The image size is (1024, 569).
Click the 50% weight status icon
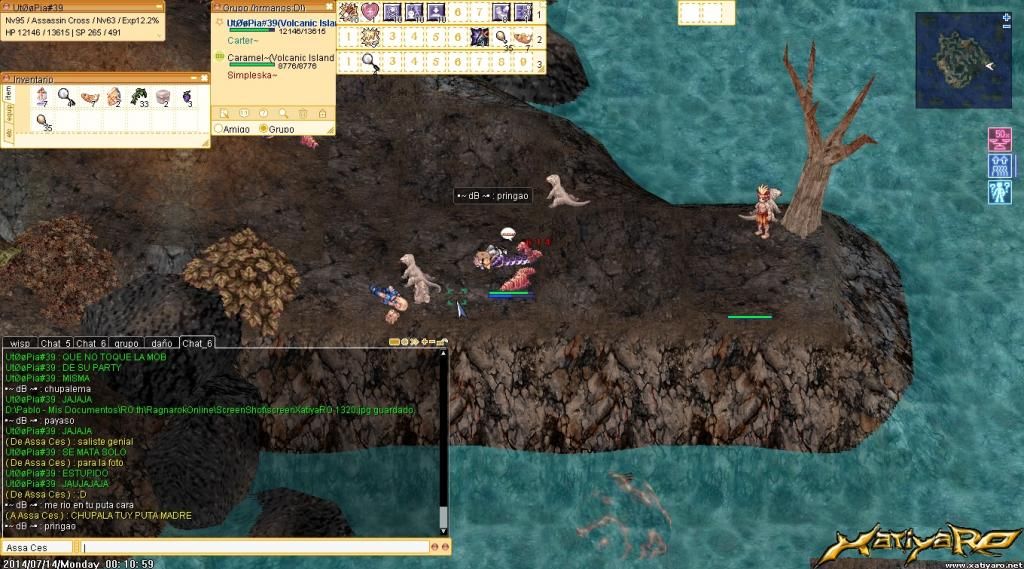pos(999,139)
